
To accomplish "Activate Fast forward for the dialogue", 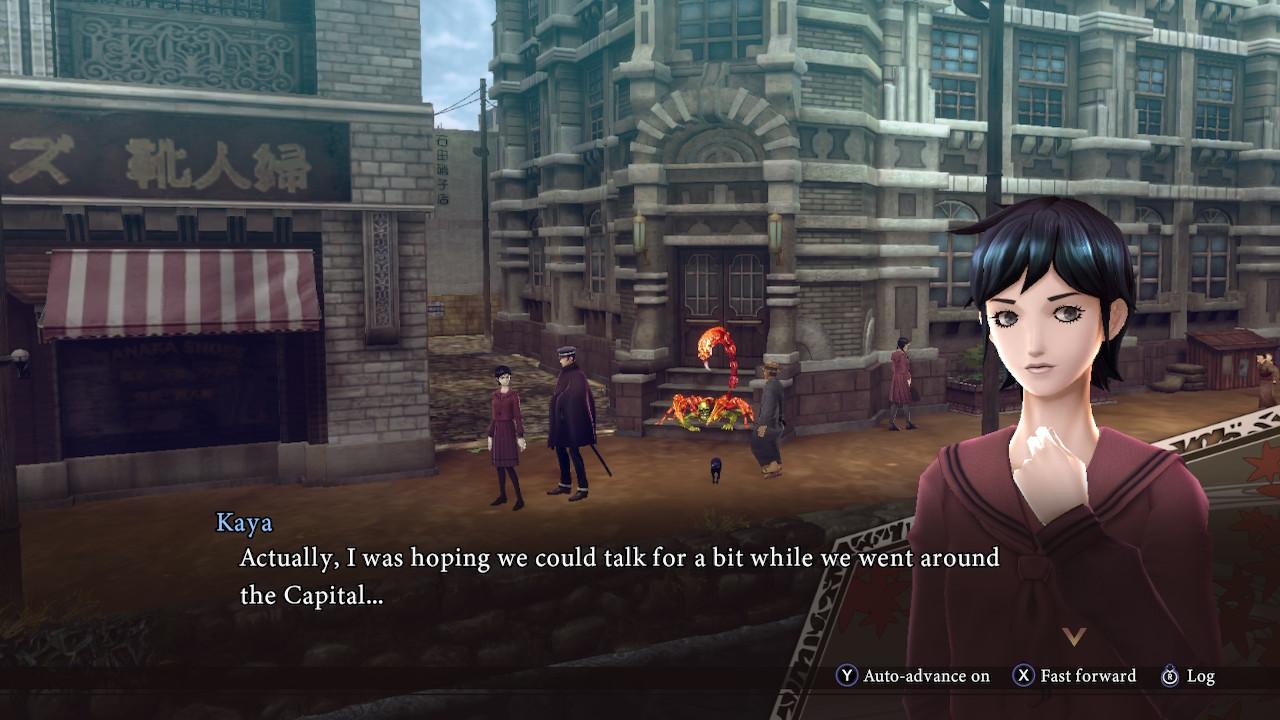I will [x=1075, y=676].
